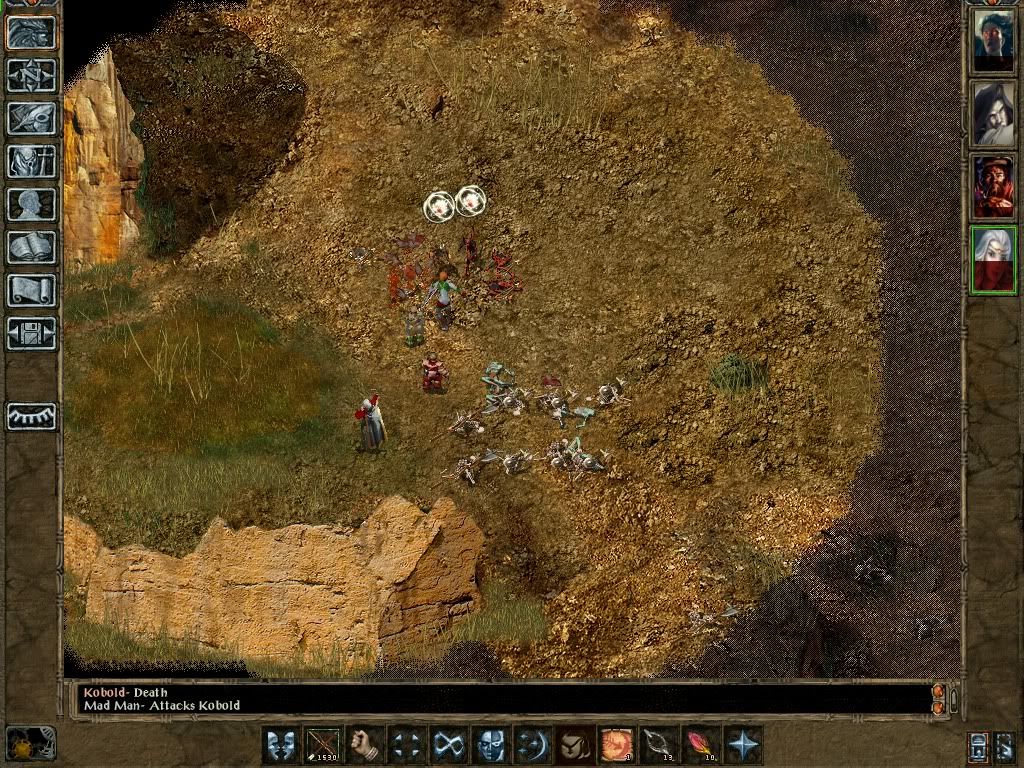Choose the fist attack slot
This screenshot has height=768, width=1024.
point(365,746)
